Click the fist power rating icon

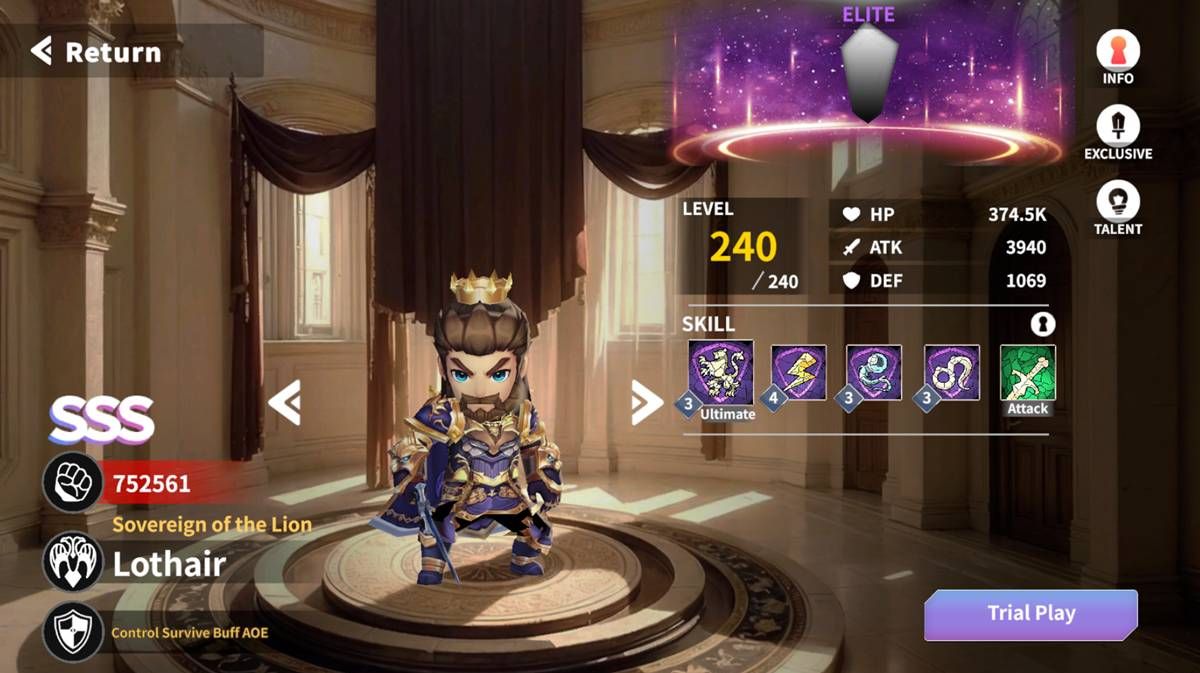72,484
